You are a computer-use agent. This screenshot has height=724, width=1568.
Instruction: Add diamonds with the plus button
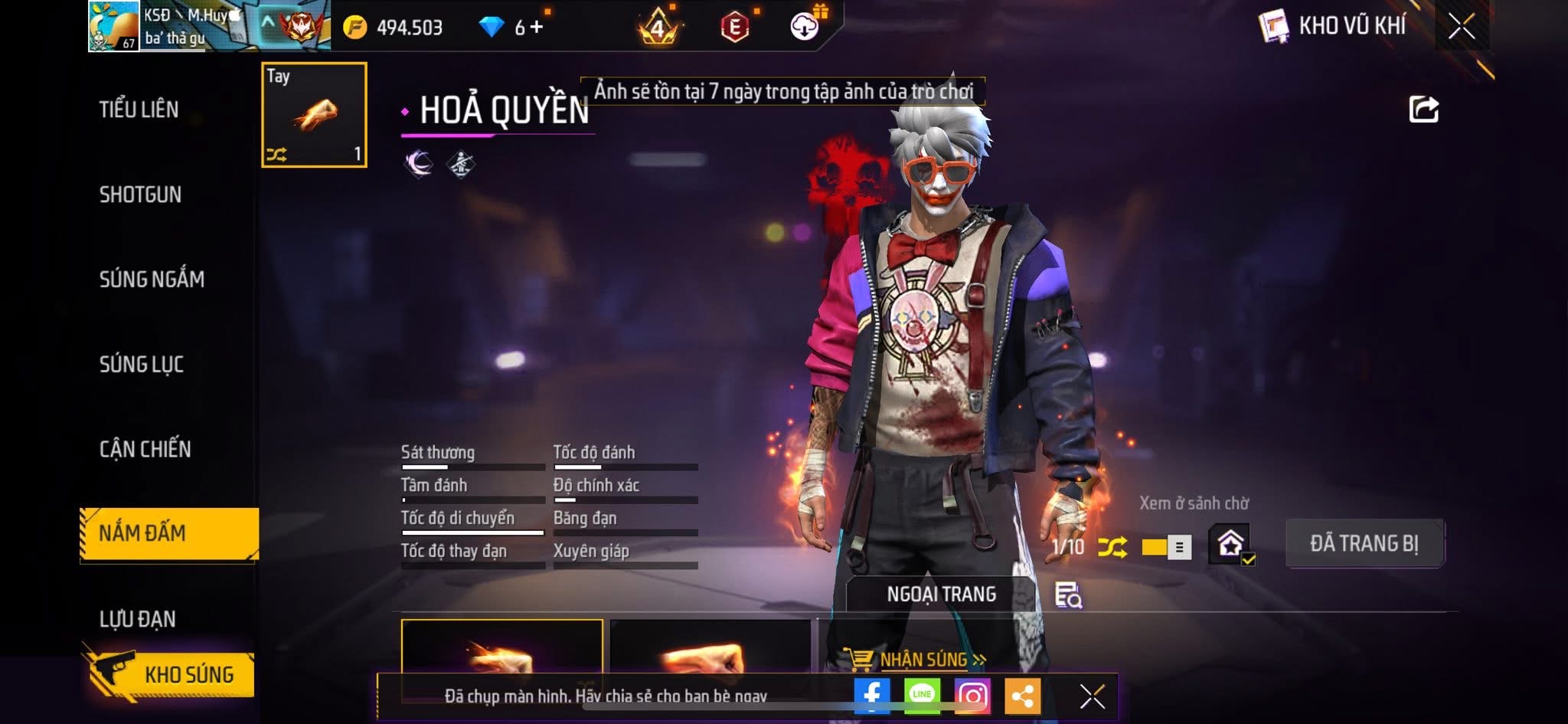(537, 28)
